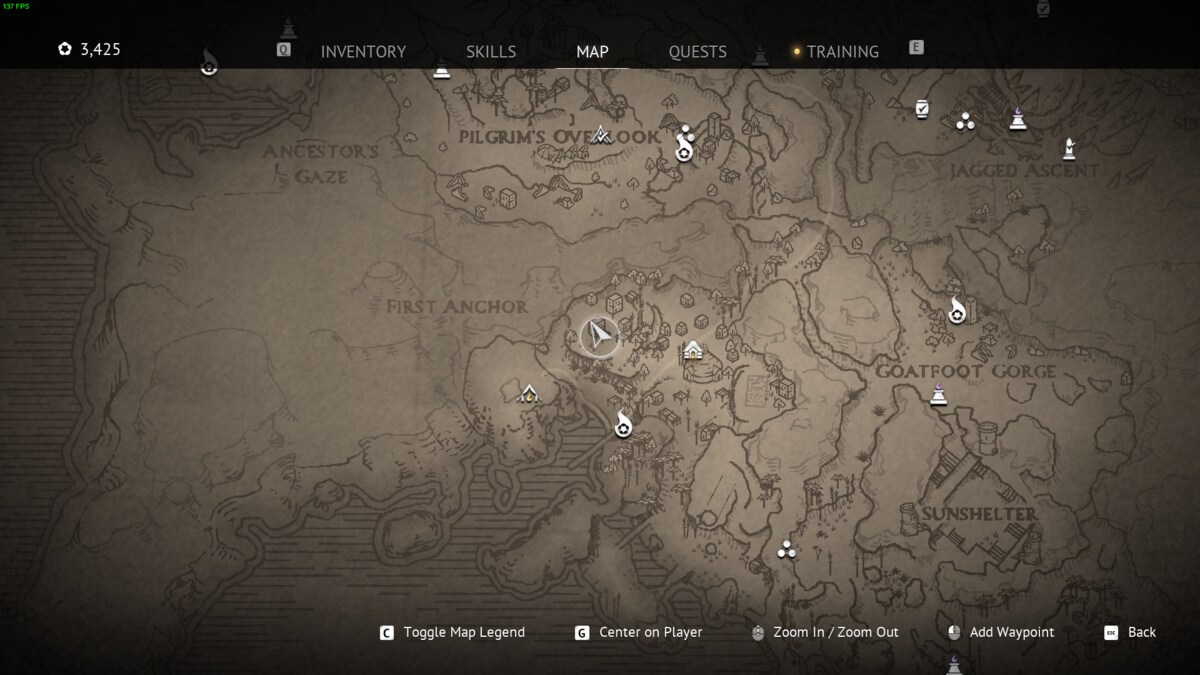The image size is (1200, 675).
Task: Select the mountain peak marker at Pilgrim's Overlook
Action: (601, 134)
